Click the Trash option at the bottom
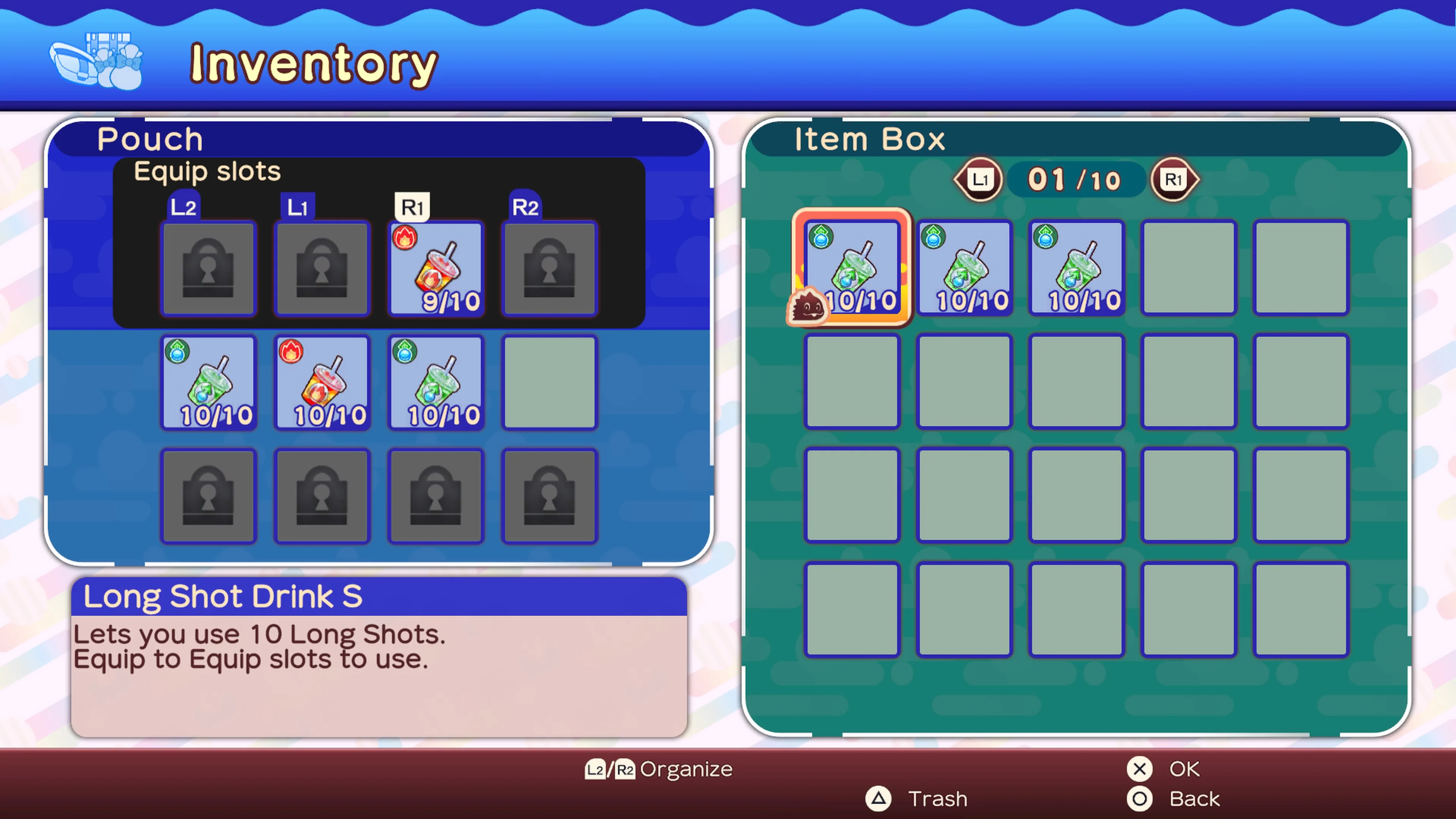Viewport: 1456px width, 819px height. [937, 799]
